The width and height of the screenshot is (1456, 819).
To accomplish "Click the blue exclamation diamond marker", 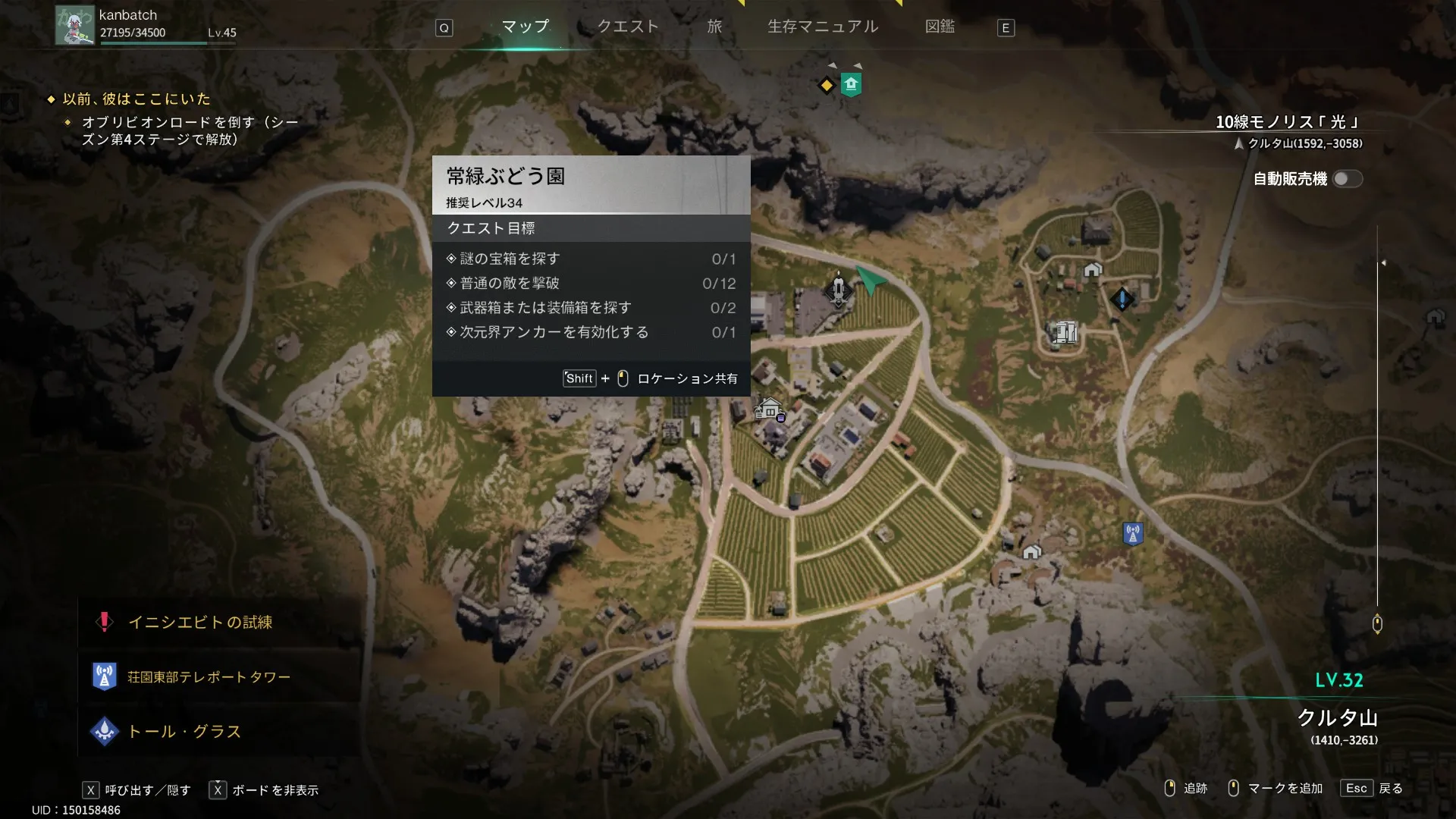I will [x=1122, y=298].
